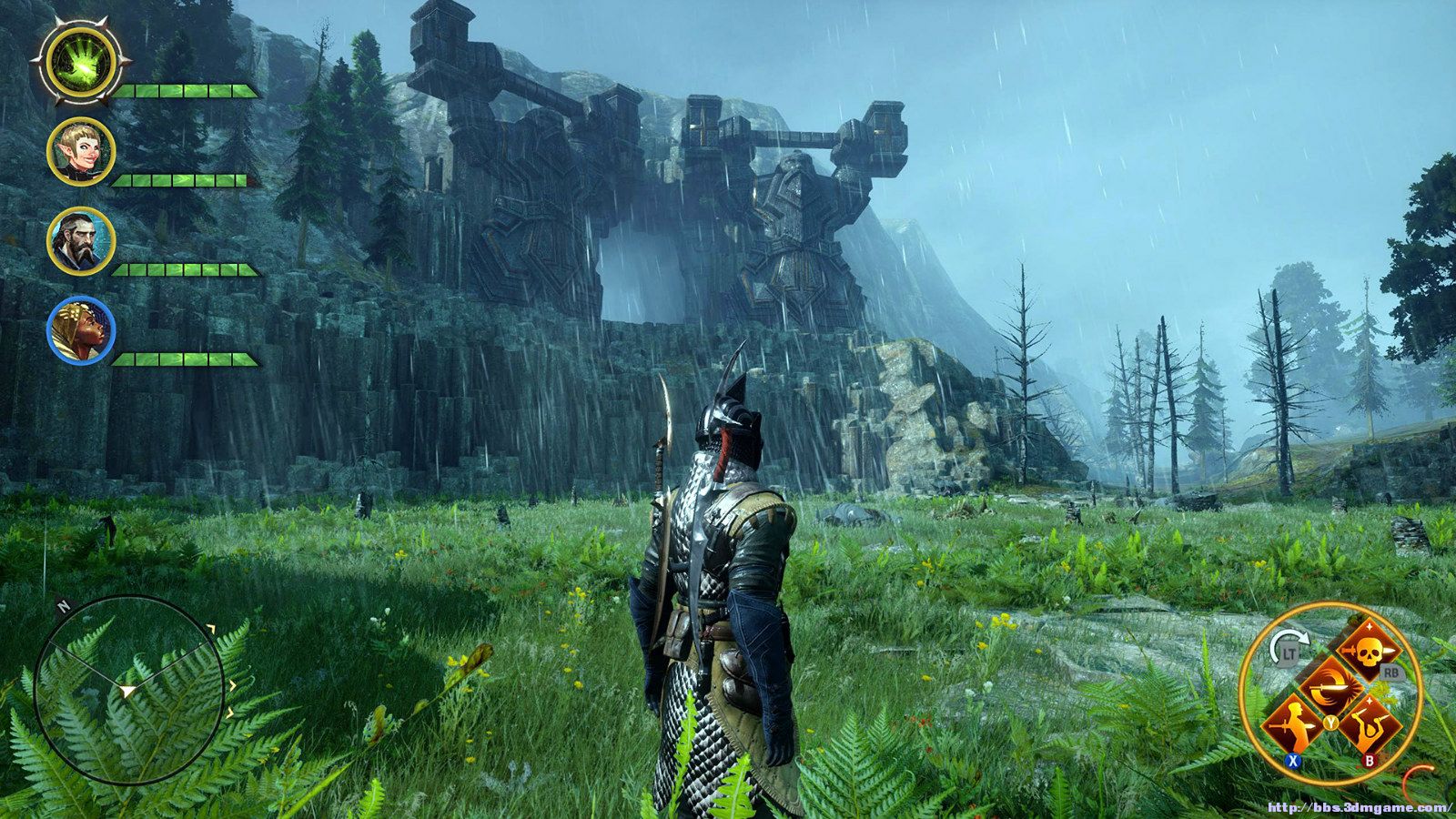Use the spinning blade ability in wheel center
Image resolution: width=1456 pixels, height=819 pixels.
(1330, 687)
